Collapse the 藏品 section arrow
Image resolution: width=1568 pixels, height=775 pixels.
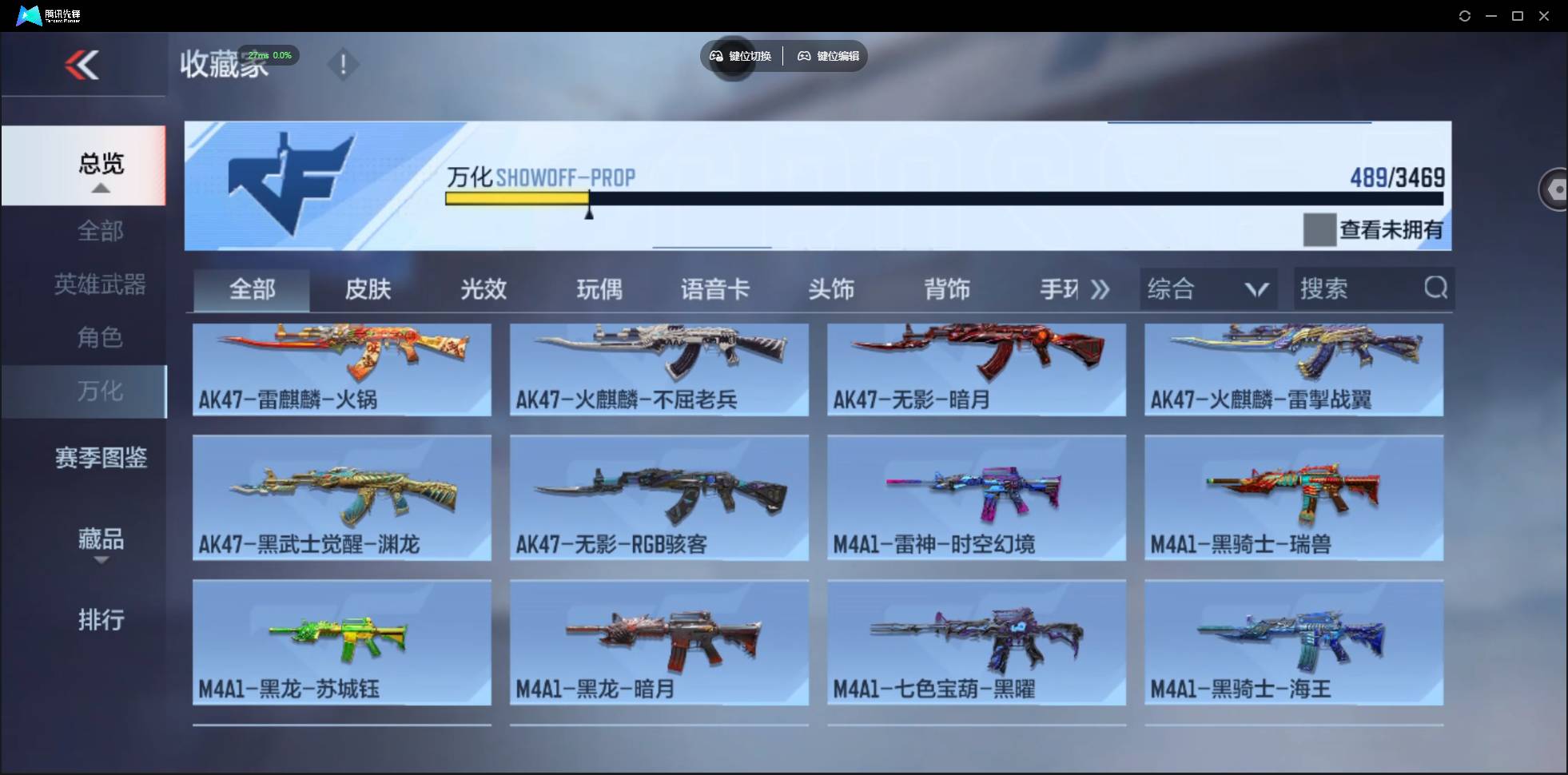pyautogui.click(x=101, y=562)
